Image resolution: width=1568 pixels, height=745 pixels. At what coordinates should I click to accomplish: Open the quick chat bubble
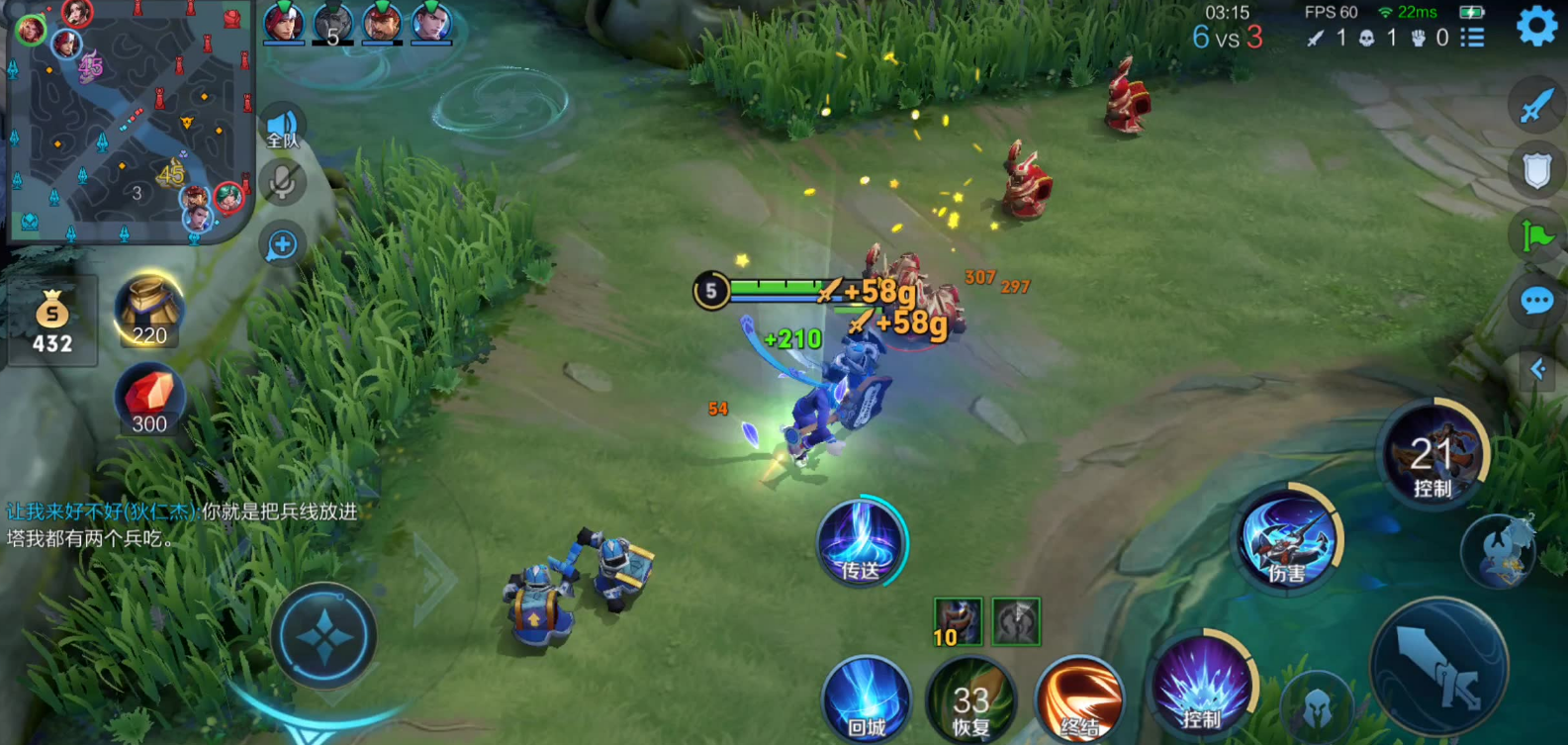[x=1536, y=301]
